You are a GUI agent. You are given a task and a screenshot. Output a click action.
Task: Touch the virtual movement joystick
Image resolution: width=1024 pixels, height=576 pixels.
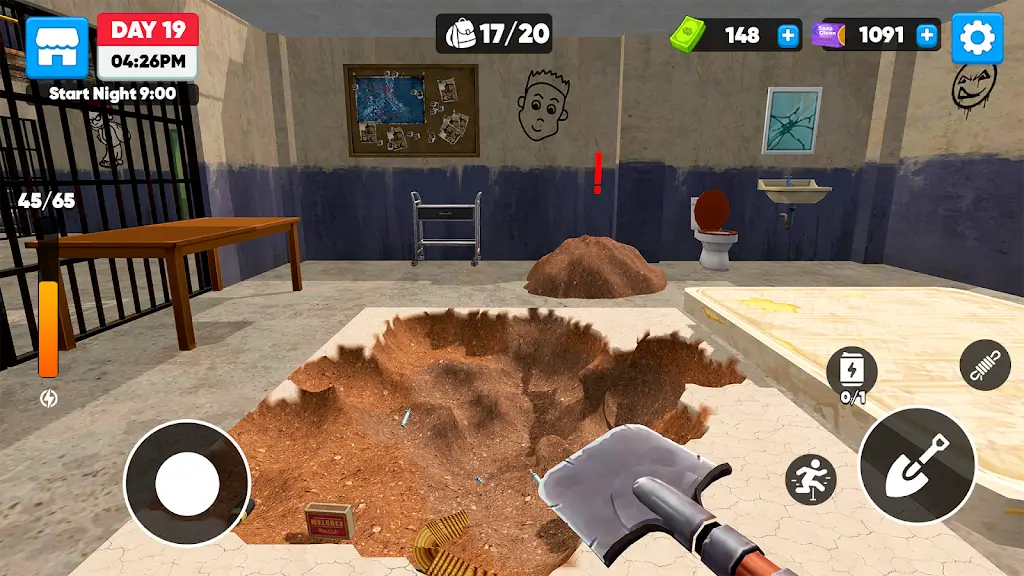coord(187,482)
